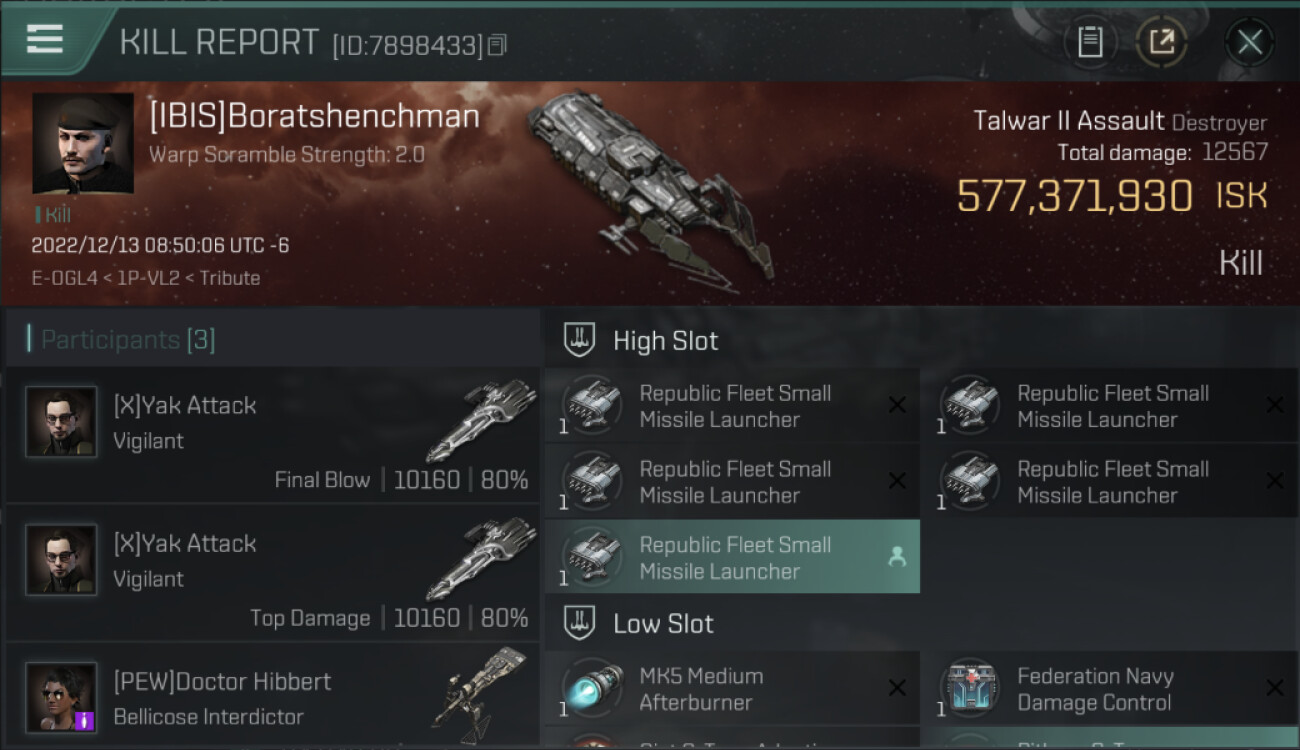Screen dimensions: 1300x750
Task: Inspect the MK5 Medium Afterburner module
Action: 732,689
